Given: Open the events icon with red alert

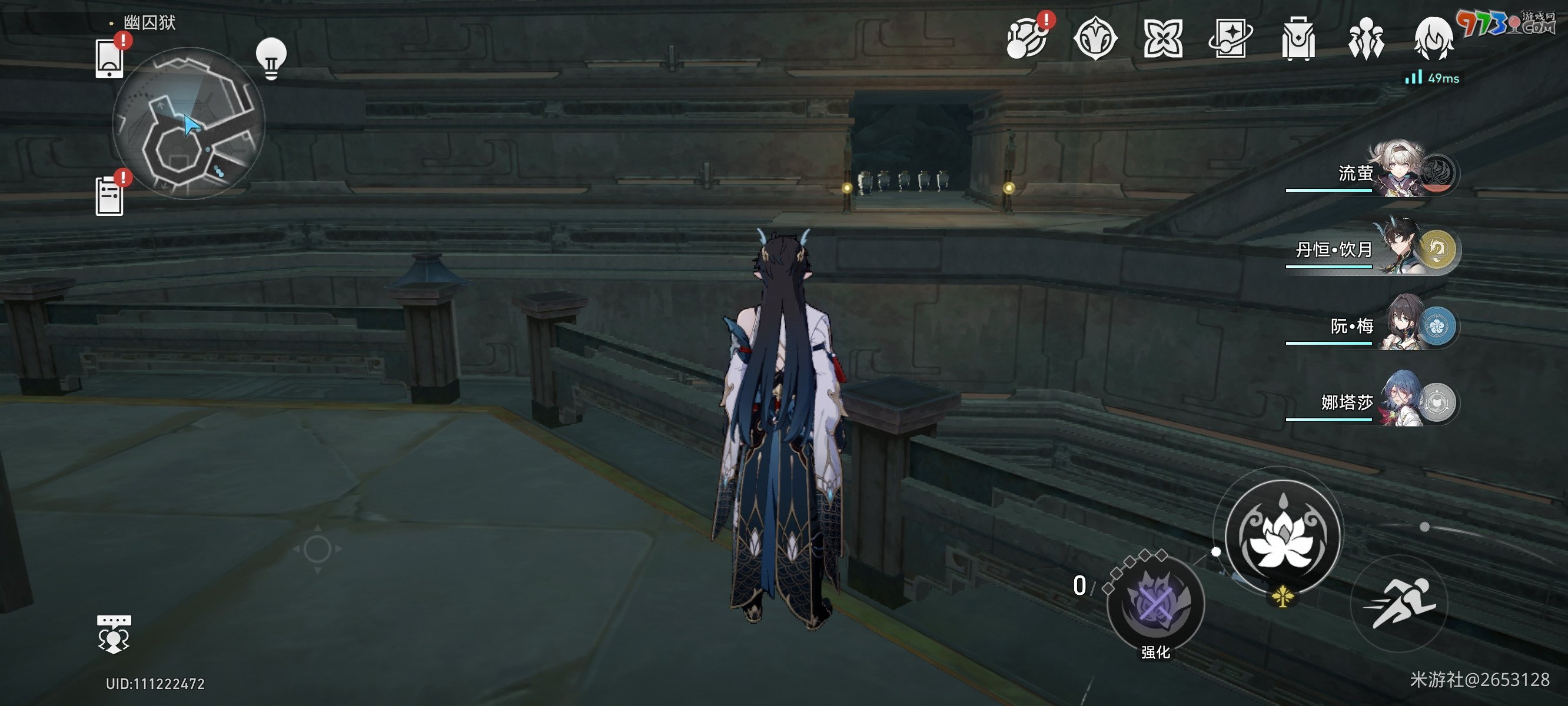Looking at the screenshot, I should 1027,39.
